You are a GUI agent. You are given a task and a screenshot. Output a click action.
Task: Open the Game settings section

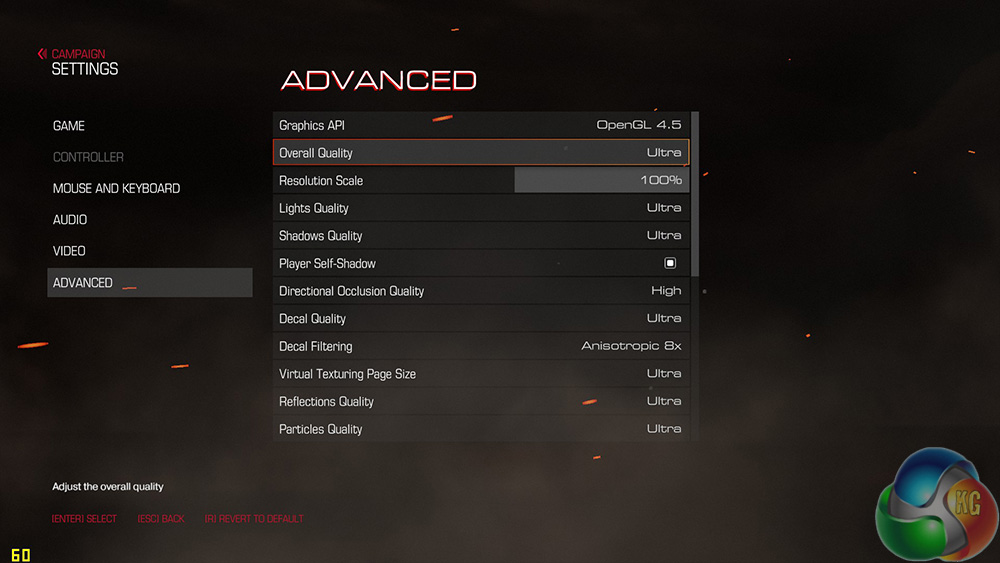point(69,126)
